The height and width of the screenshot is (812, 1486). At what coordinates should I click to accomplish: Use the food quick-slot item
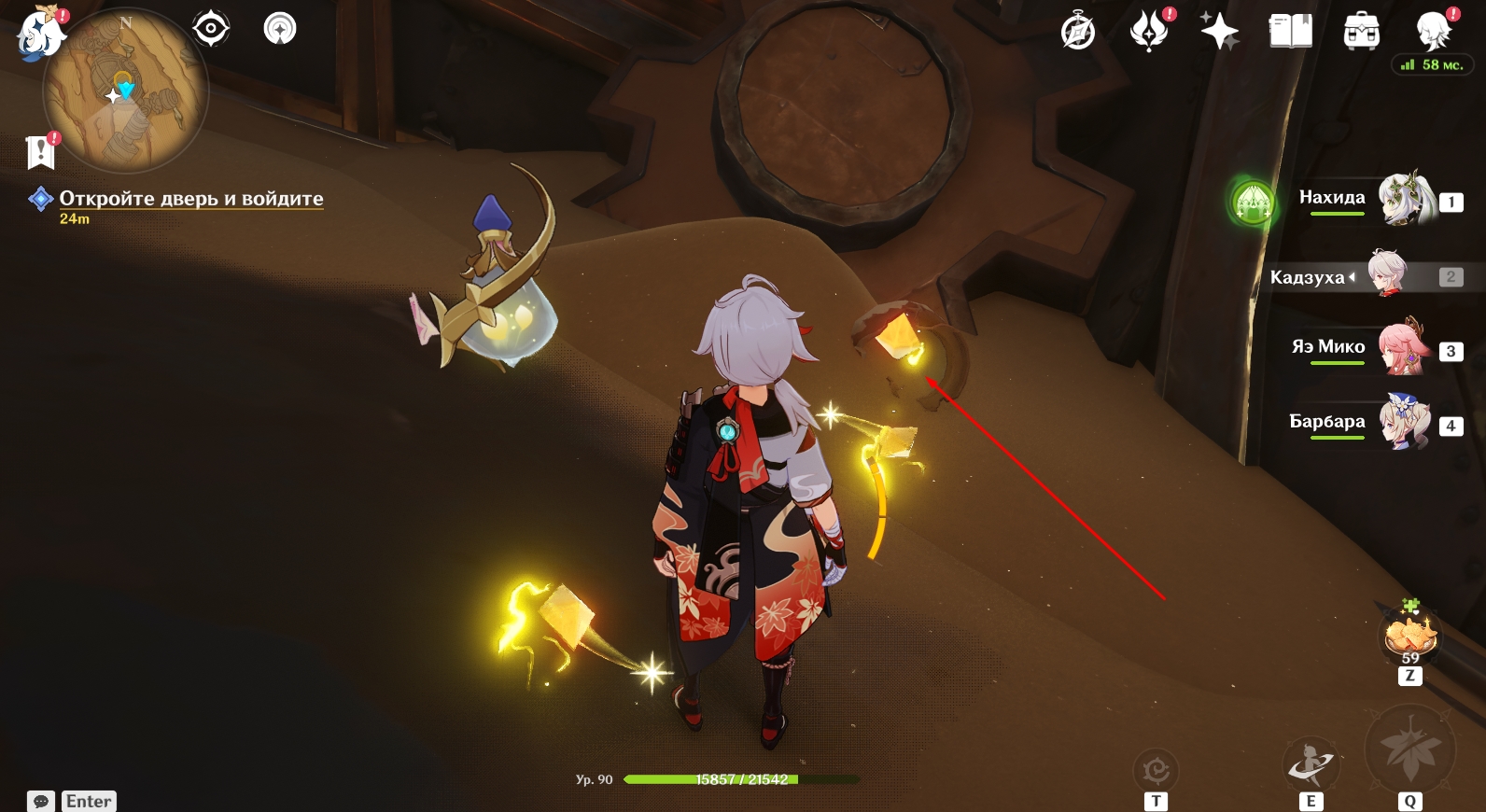(1409, 636)
